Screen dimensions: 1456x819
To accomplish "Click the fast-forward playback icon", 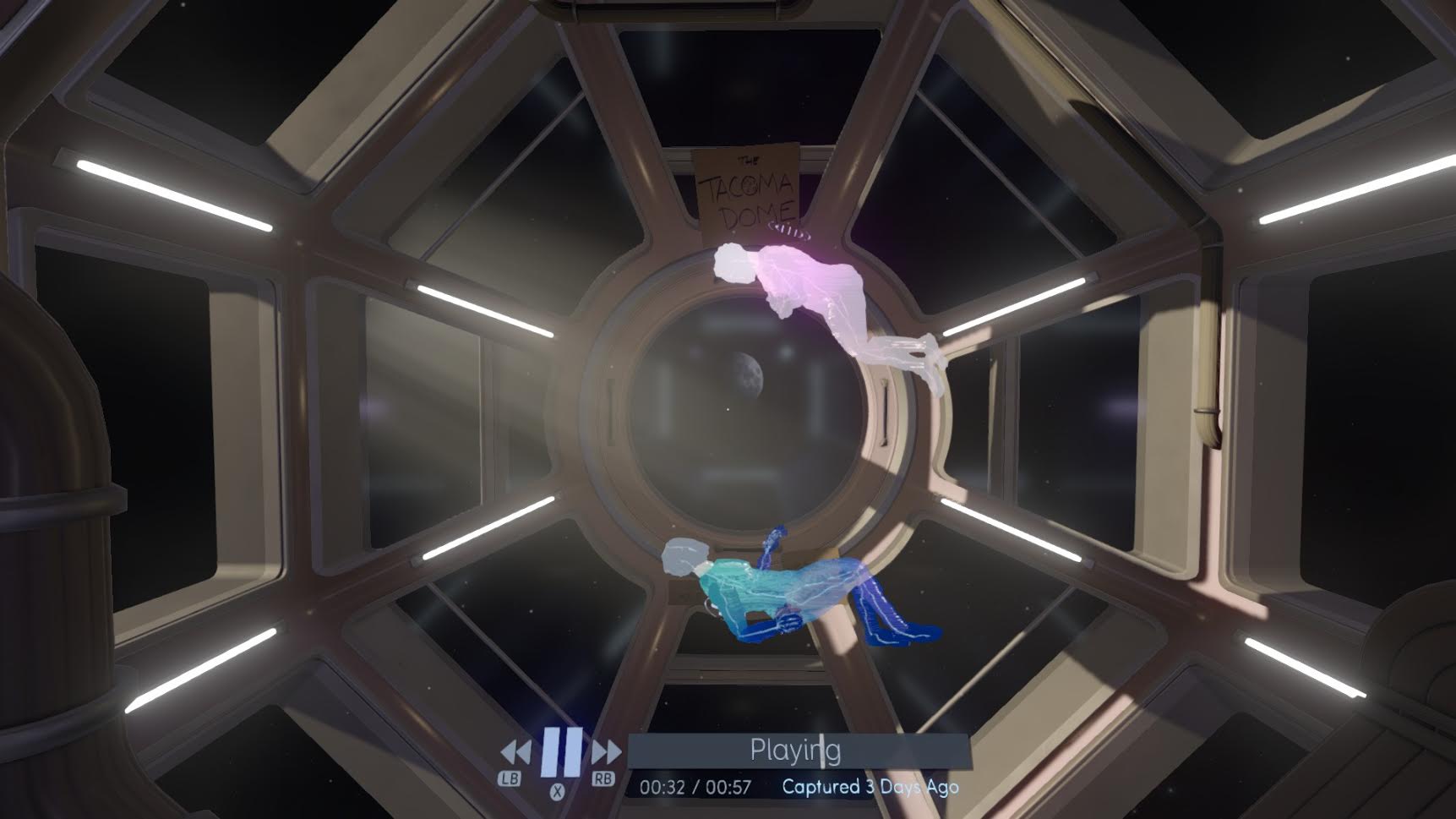I will pos(605,751).
